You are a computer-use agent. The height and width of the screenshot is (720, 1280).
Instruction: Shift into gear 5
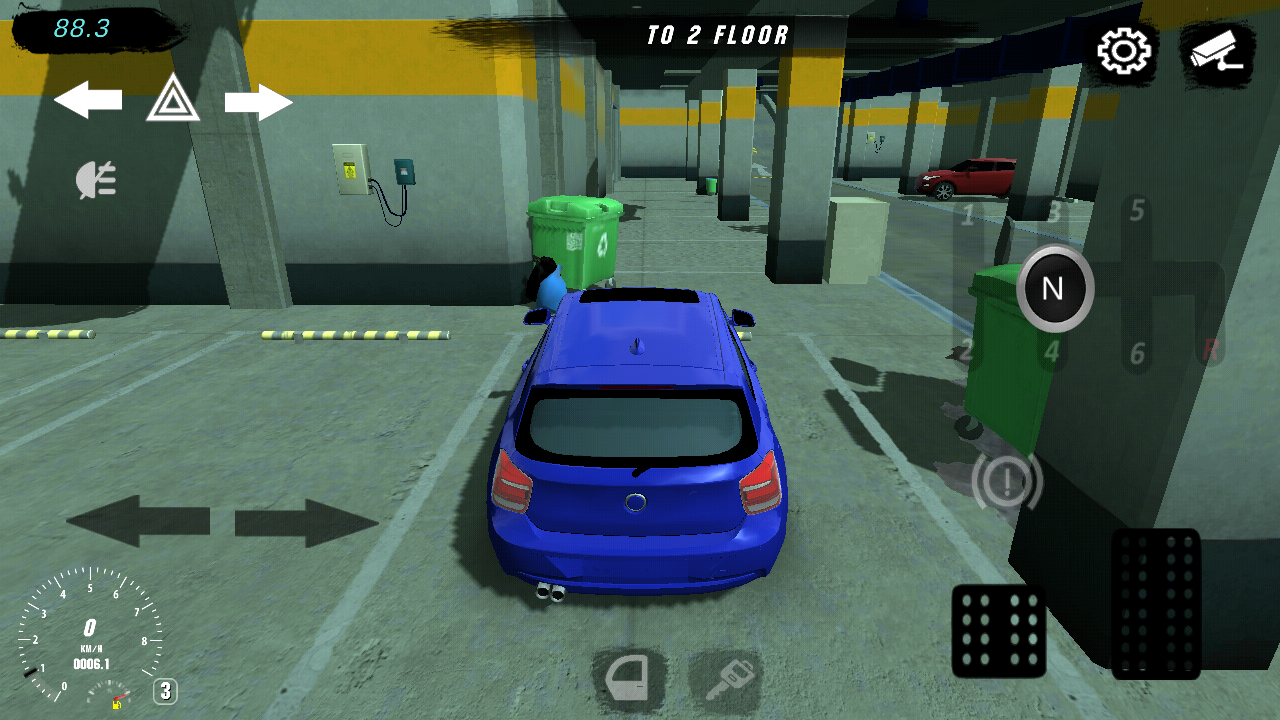(1137, 211)
